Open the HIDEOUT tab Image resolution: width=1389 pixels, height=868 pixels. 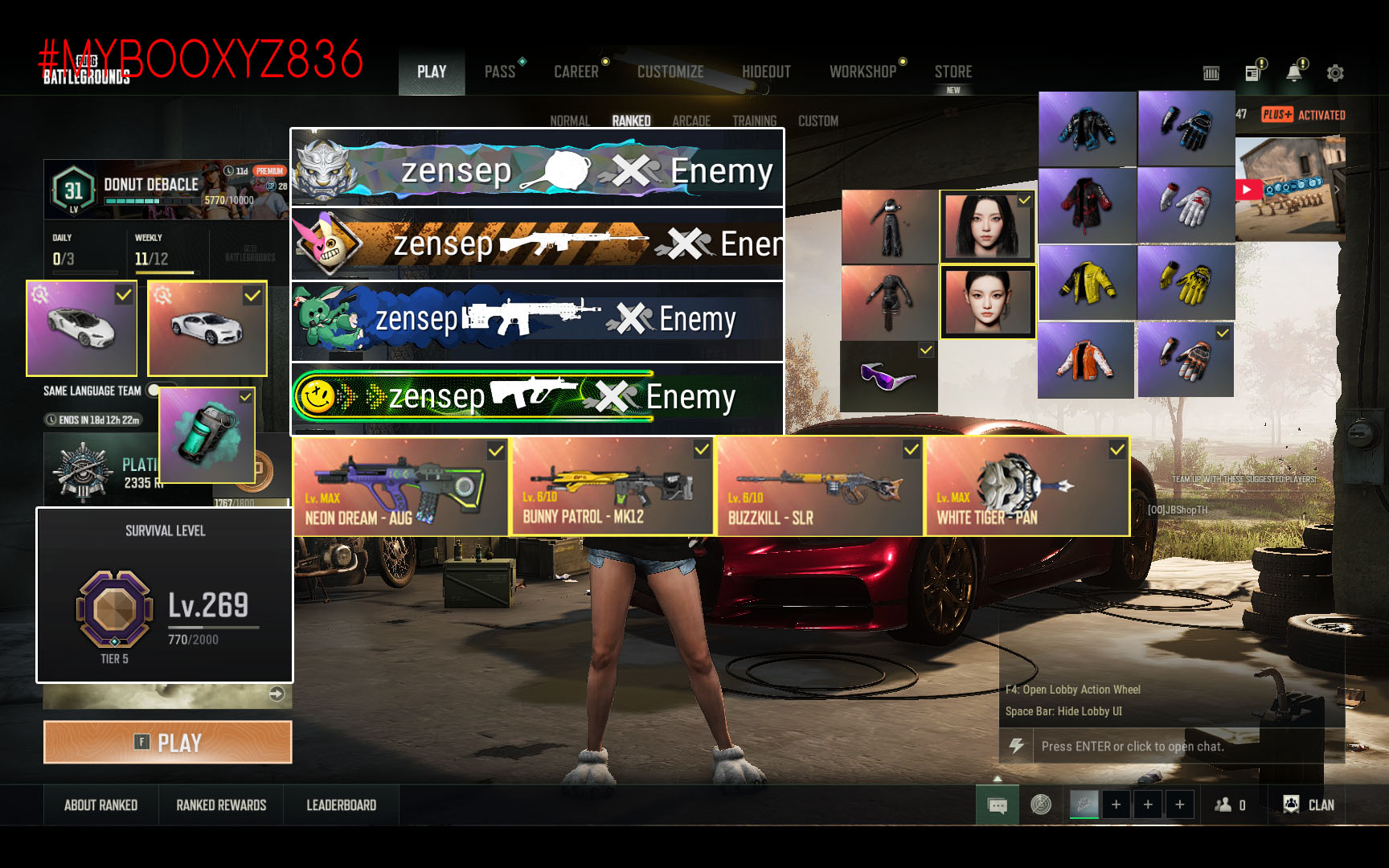(766, 72)
